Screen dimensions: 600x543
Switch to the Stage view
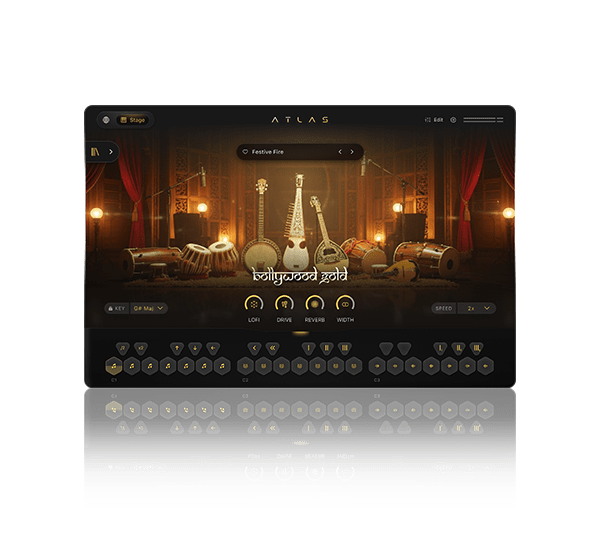pyautogui.click(x=133, y=120)
